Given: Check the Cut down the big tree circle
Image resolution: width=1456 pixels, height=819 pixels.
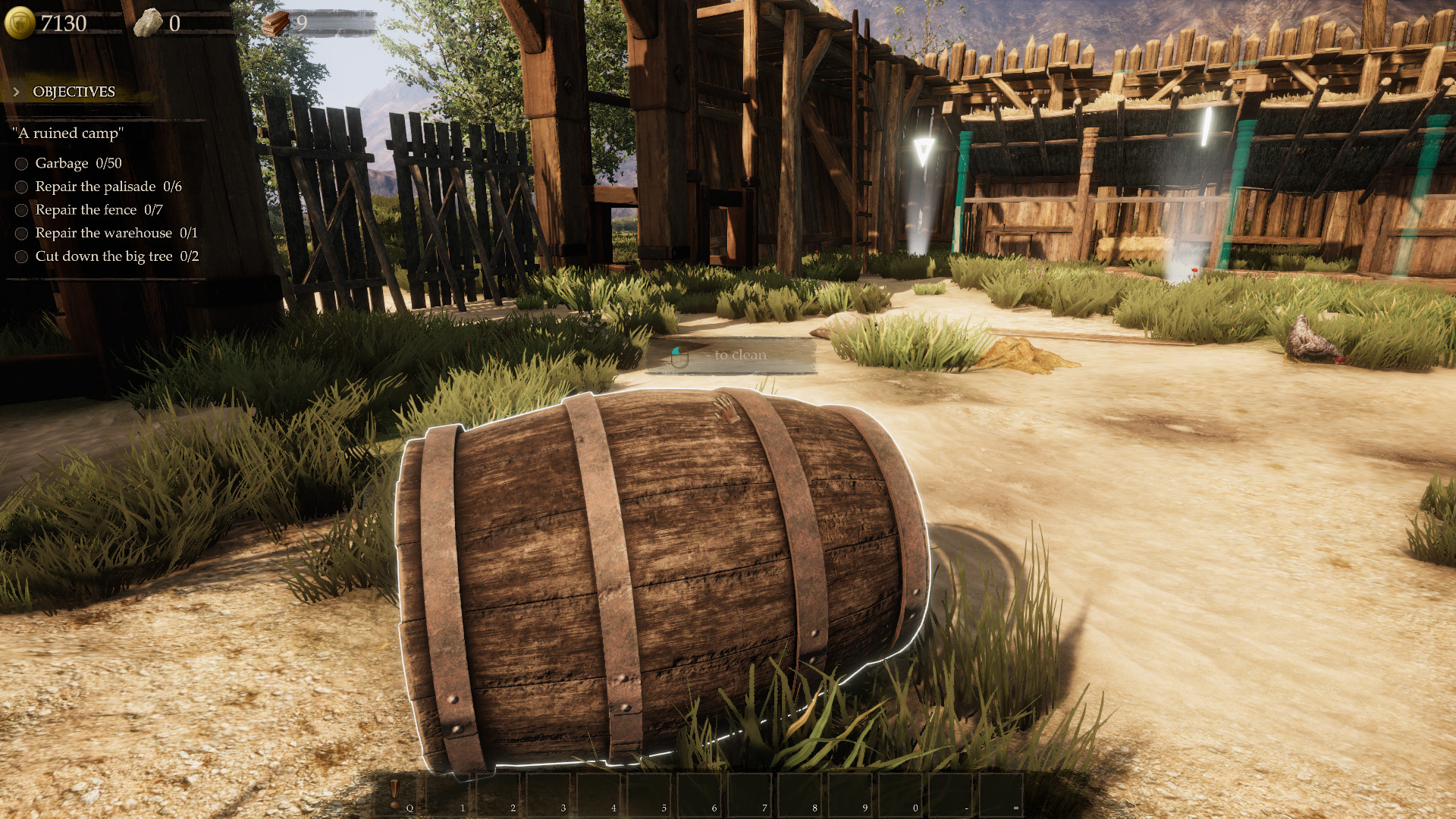Looking at the screenshot, I should [x=20, y=257].
